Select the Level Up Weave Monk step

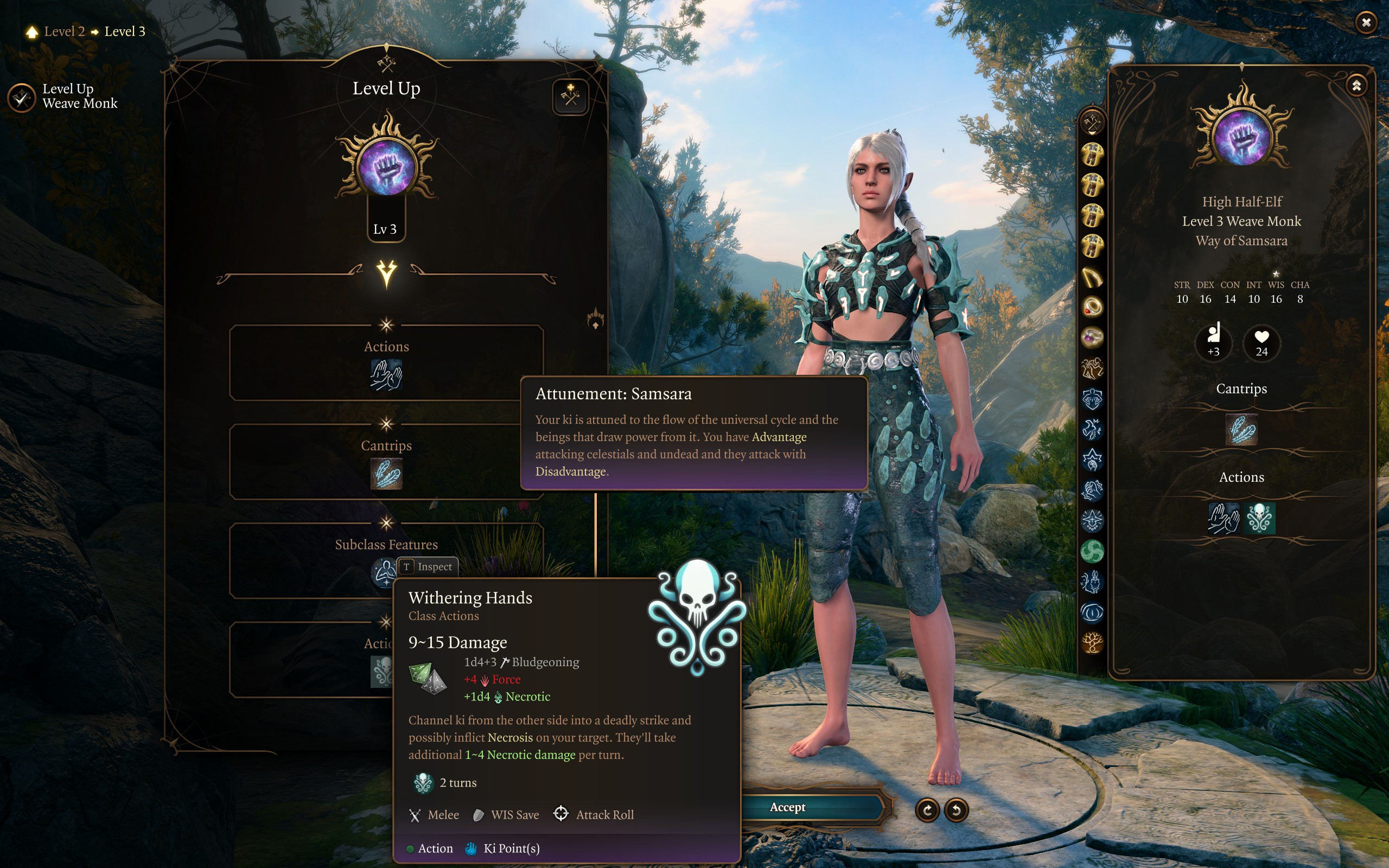pos(22,98)
